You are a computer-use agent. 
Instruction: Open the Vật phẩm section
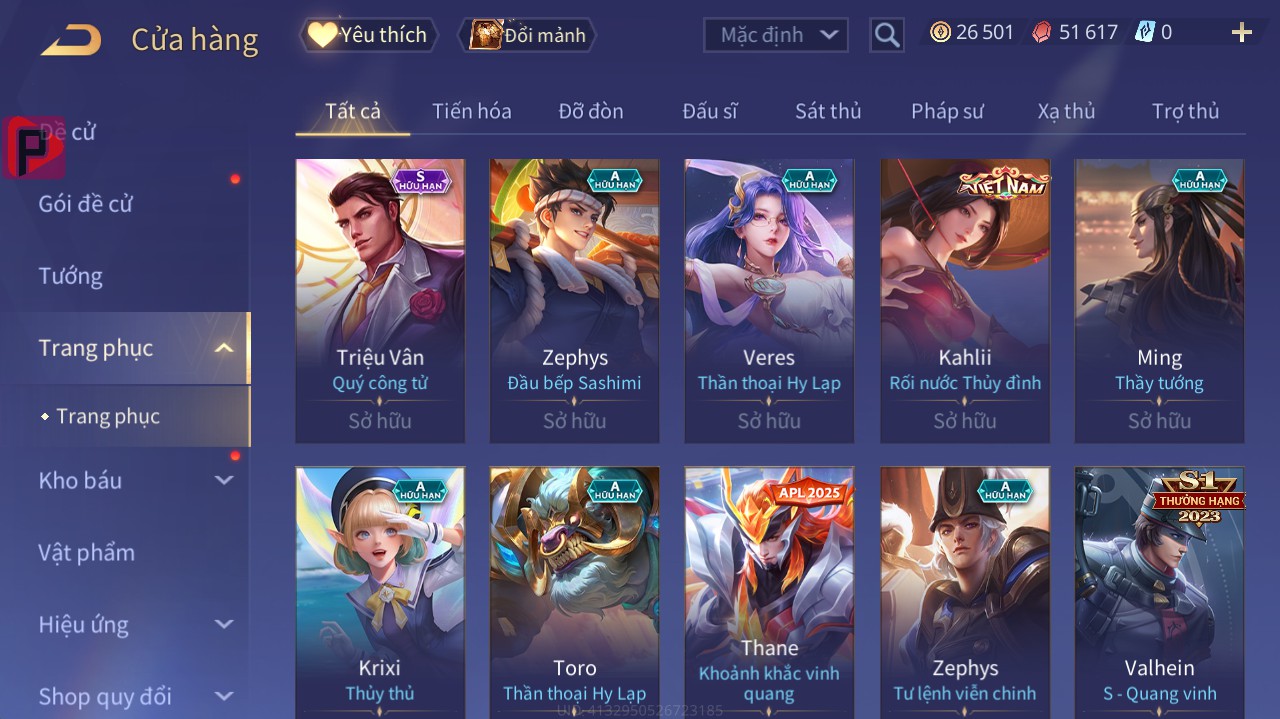(x=86, y=553)
